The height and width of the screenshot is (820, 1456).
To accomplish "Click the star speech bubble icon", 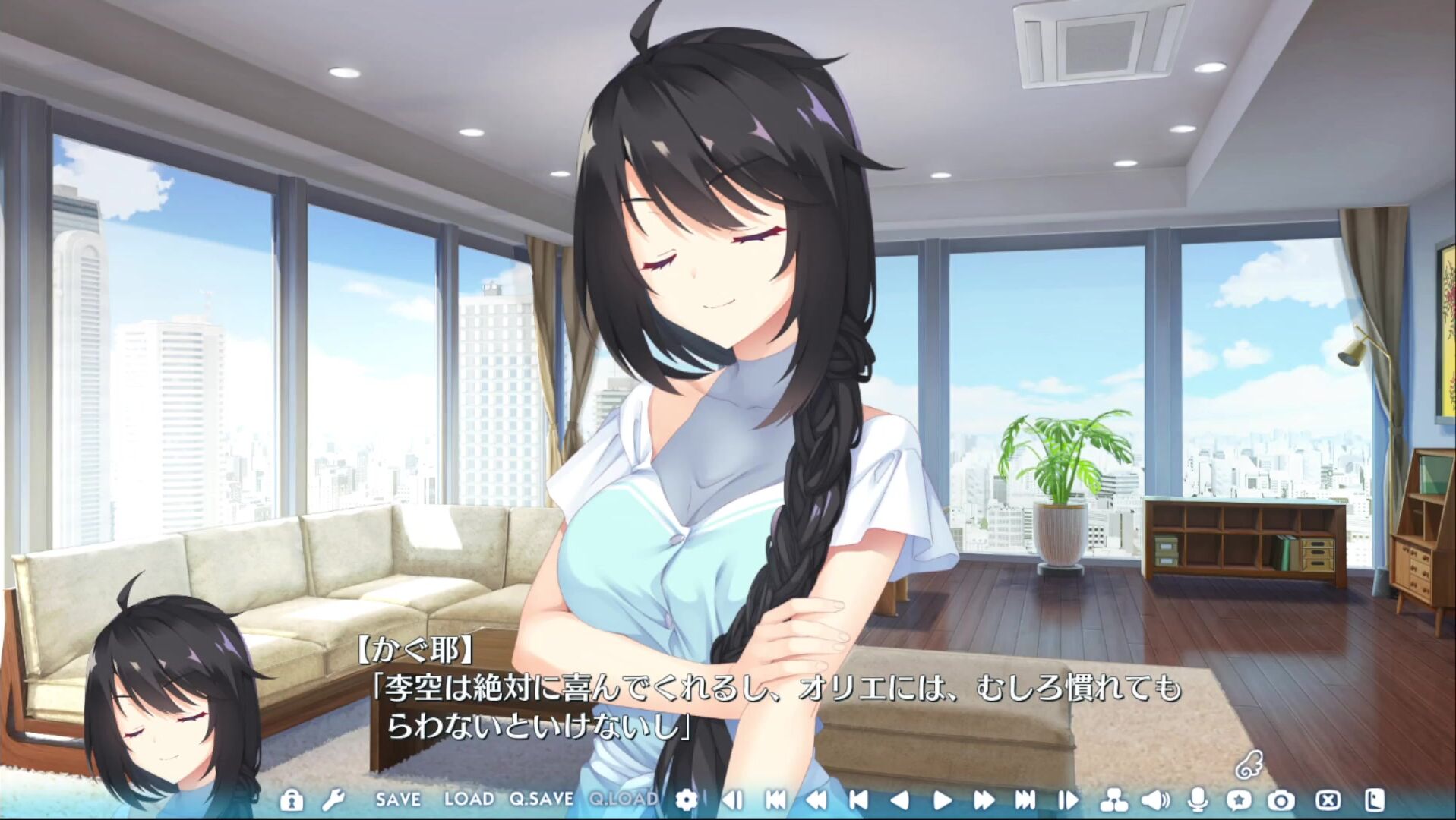I will (1239, 800).
